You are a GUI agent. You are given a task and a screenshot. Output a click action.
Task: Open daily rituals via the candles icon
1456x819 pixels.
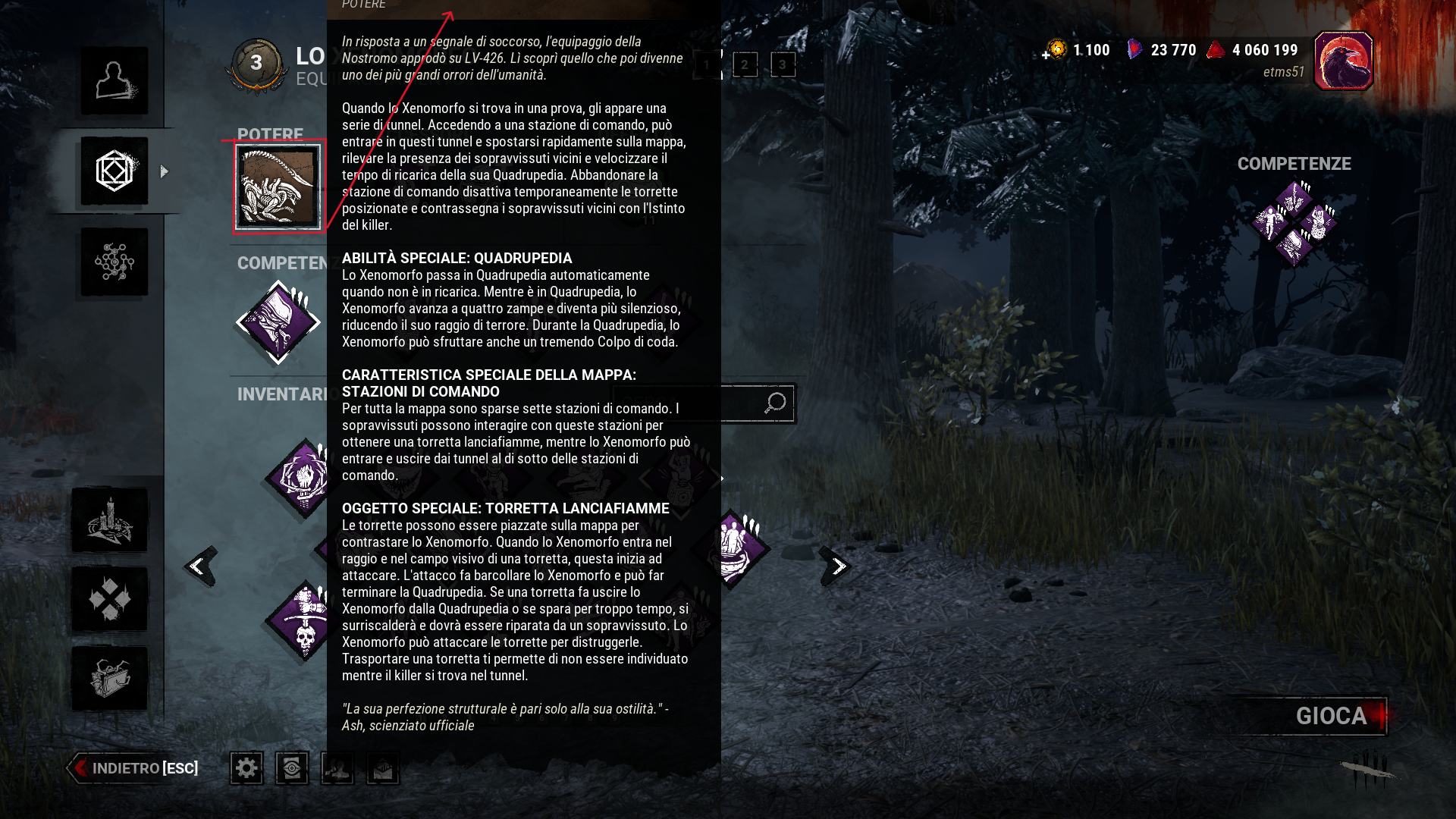coord(110,520)
